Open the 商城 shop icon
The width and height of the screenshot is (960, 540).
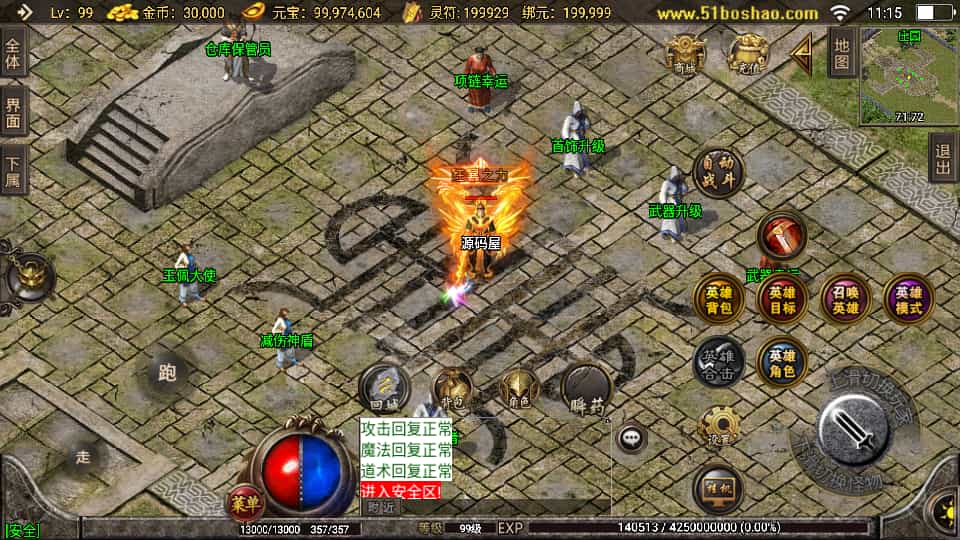686,52
